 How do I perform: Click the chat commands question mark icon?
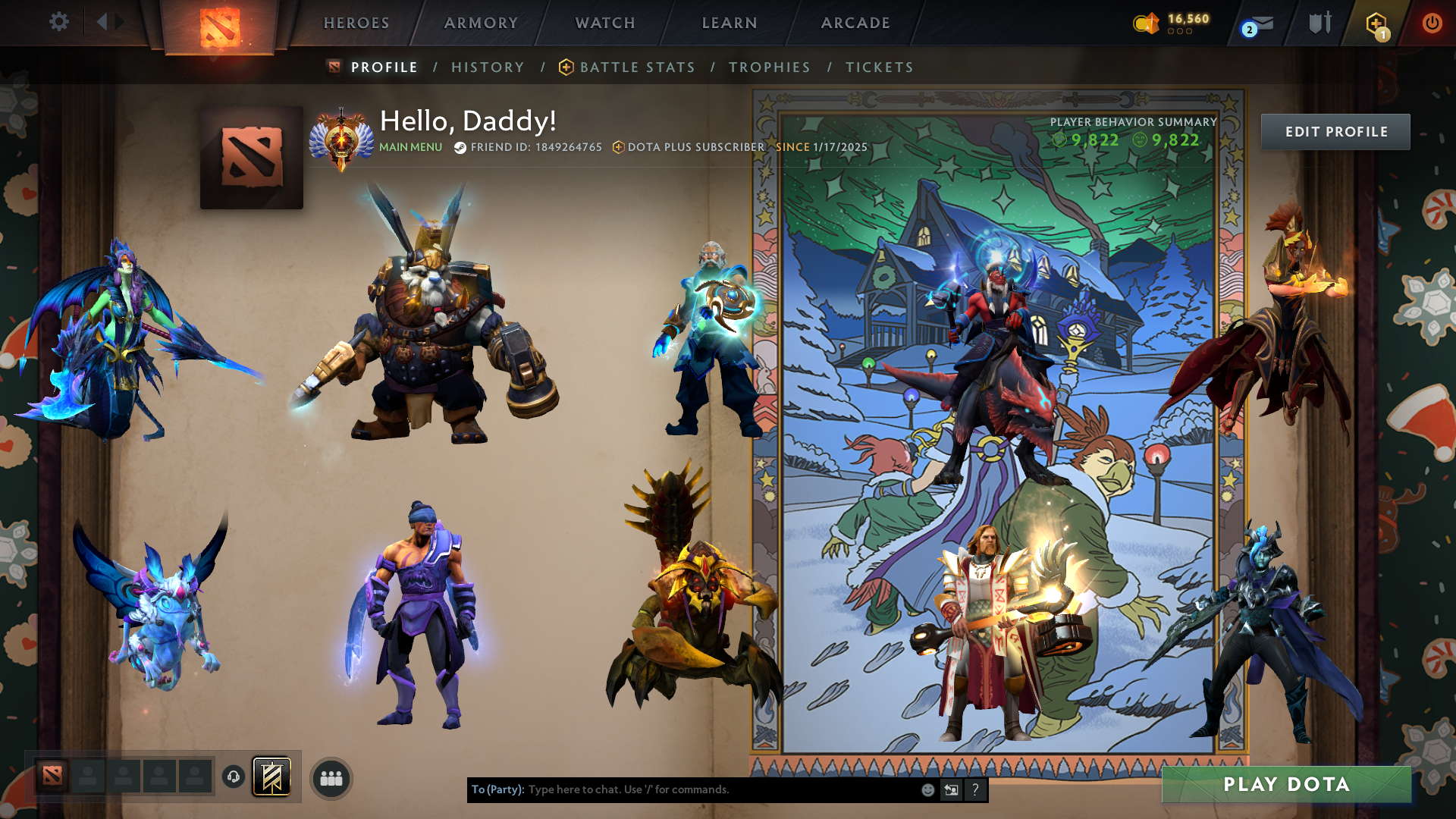click(x=975, y=789)
